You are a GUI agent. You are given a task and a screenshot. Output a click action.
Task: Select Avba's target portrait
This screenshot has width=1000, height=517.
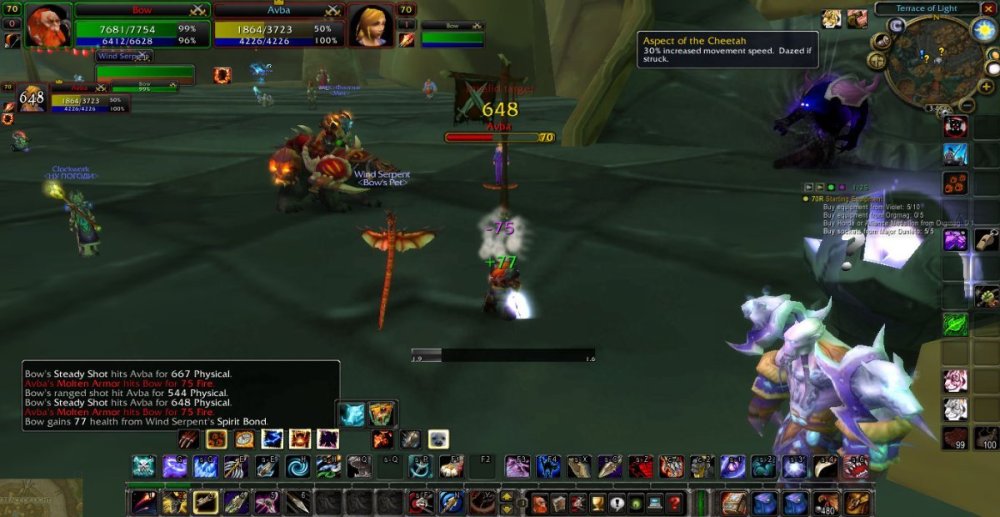coord(369,26)
